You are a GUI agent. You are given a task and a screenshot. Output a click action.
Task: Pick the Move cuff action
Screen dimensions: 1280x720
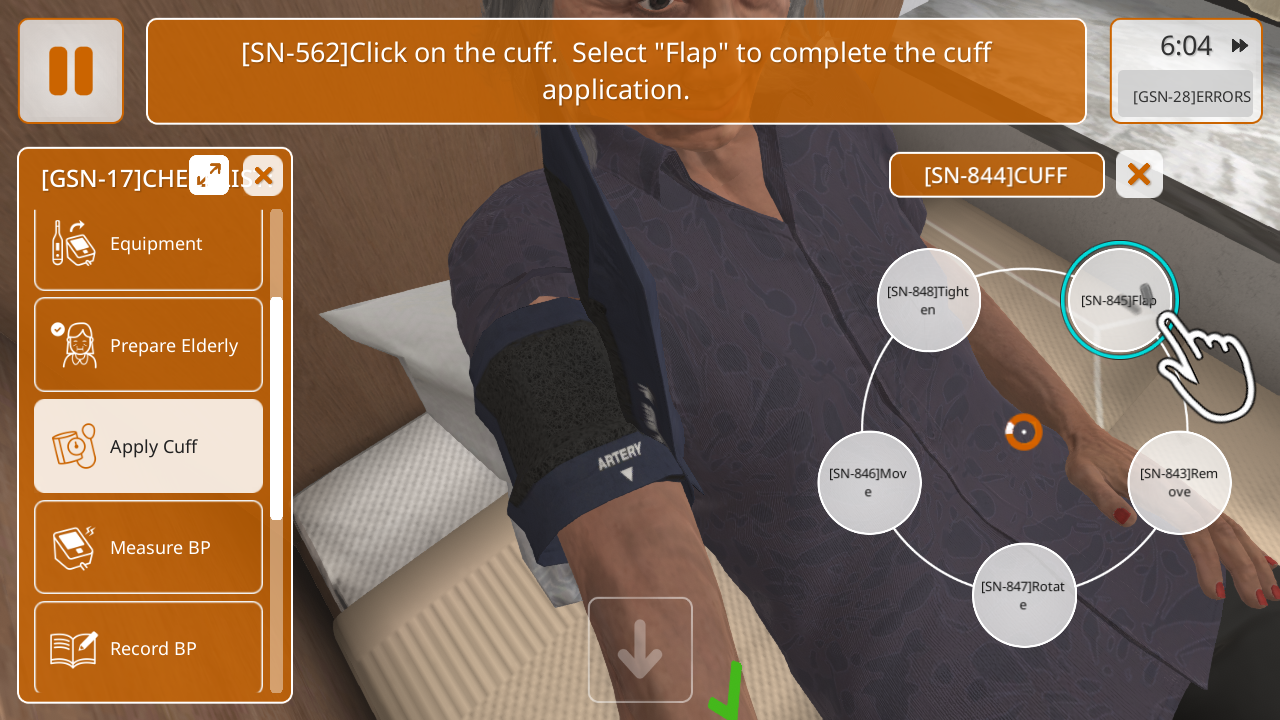868,482
